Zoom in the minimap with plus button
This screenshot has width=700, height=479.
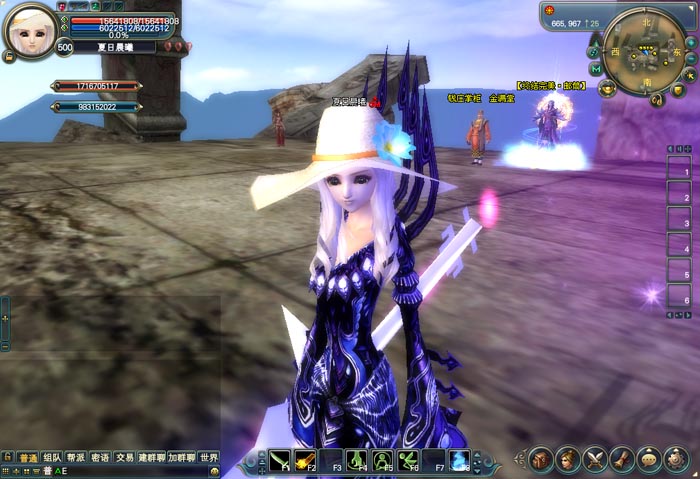(x=690, y=42)
